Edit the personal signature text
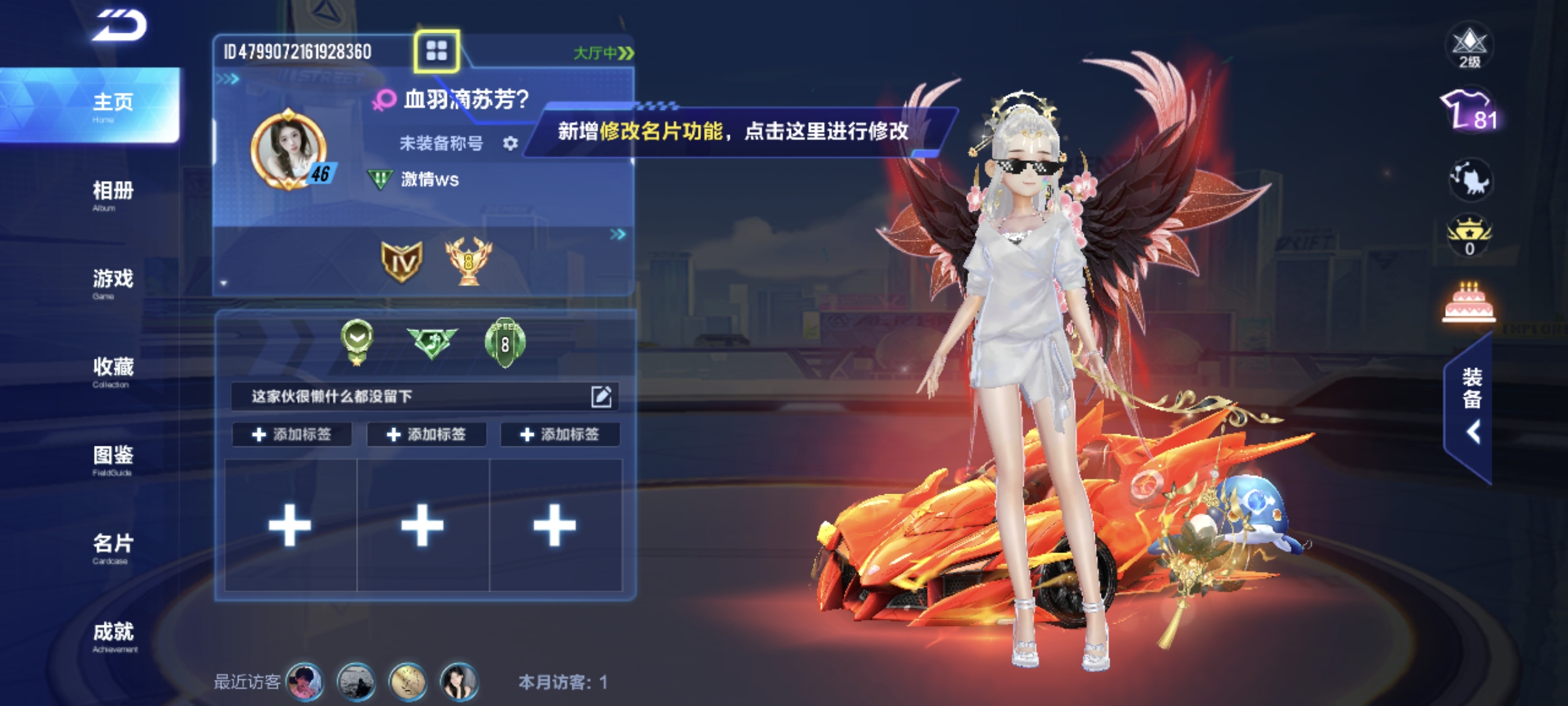The image size is (1568, 706). pos(601,396)
